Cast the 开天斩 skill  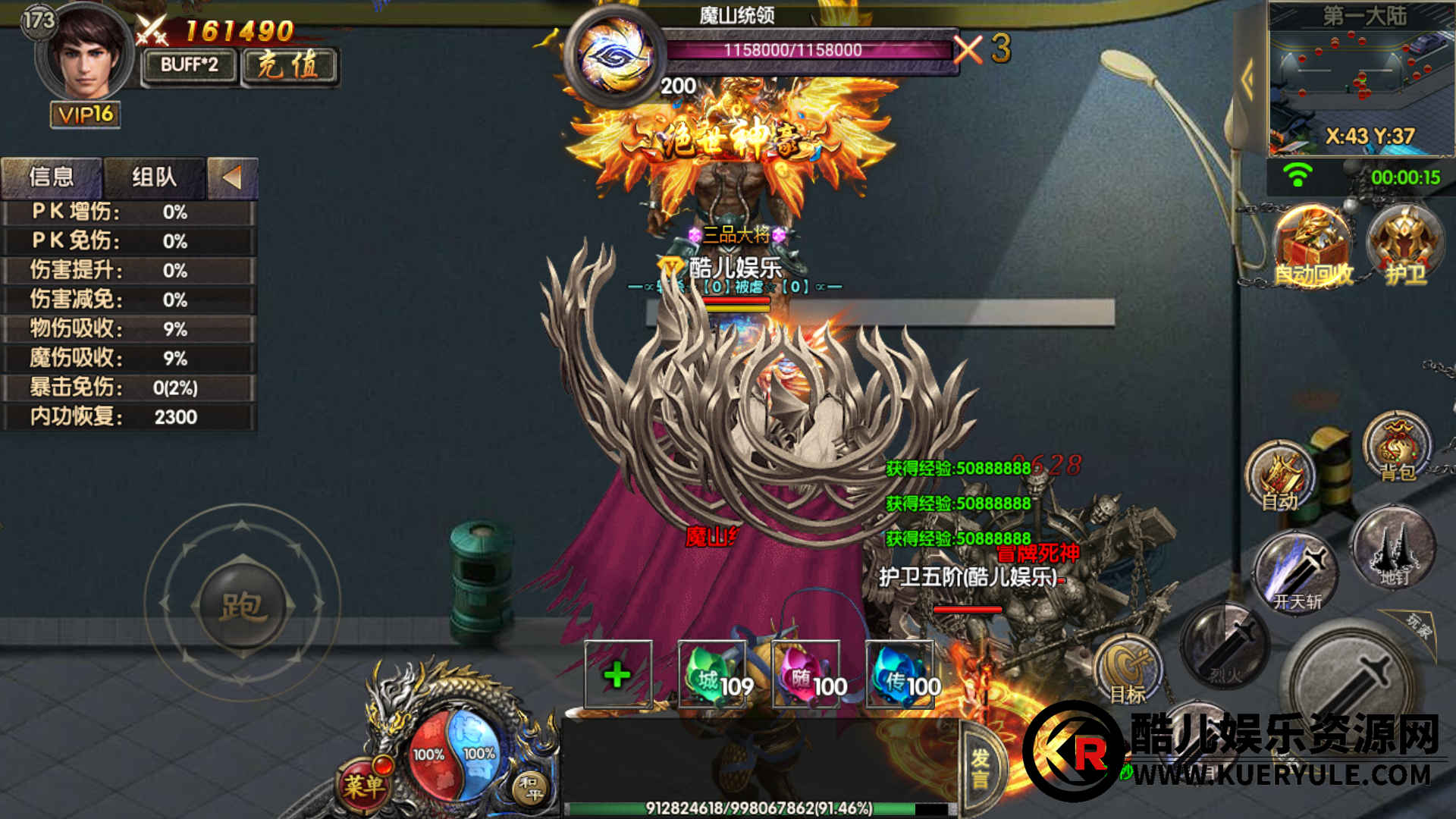[x=1297, y=573]
